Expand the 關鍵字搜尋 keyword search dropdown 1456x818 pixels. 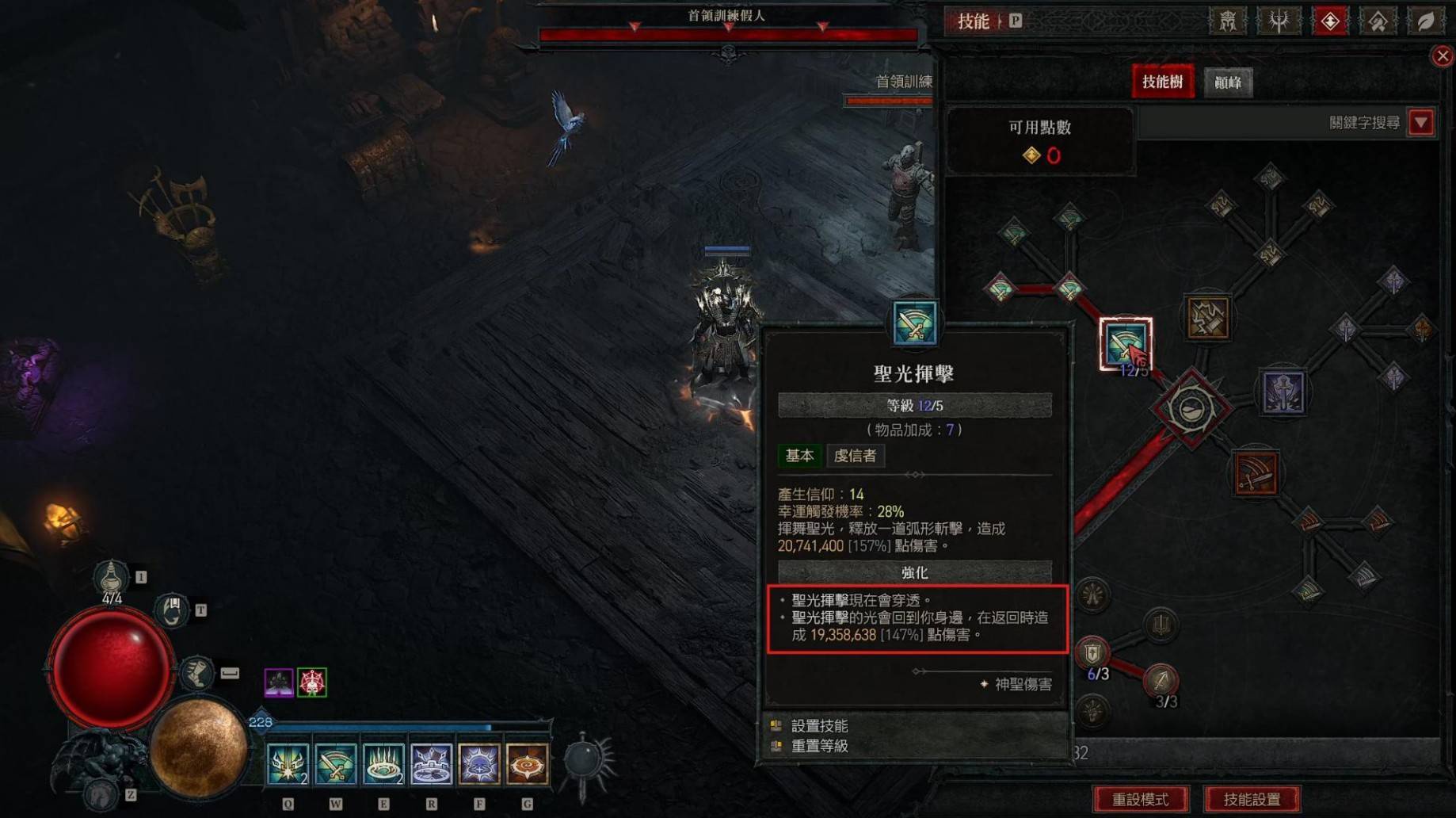[1421, 123]
